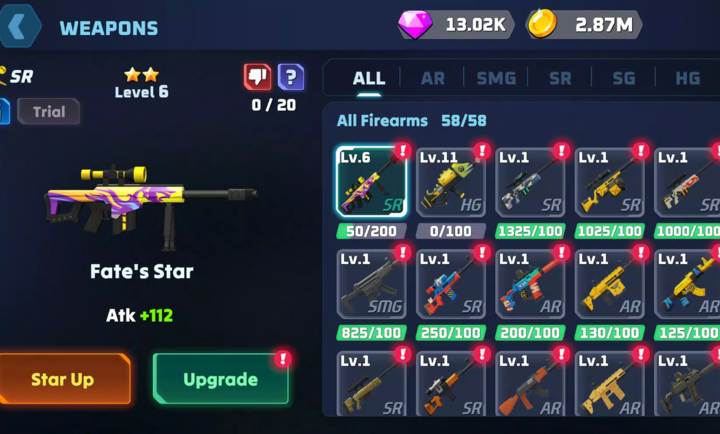Go back using the arrow button
The width and height of the screenshot is (720, 434).
tap(19, 27)
